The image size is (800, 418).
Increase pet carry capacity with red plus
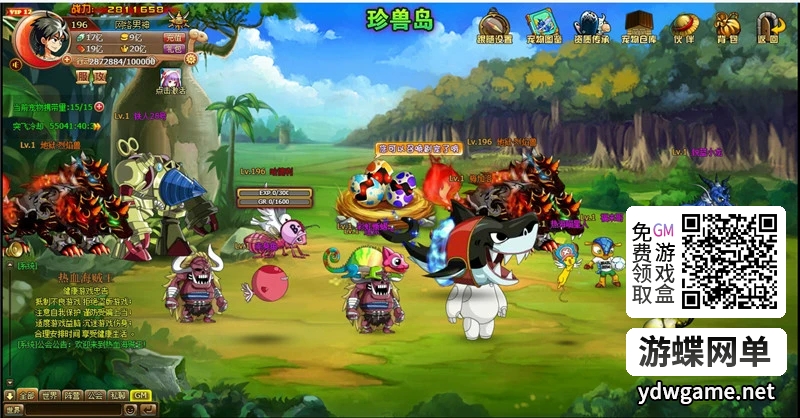[100, 106]
